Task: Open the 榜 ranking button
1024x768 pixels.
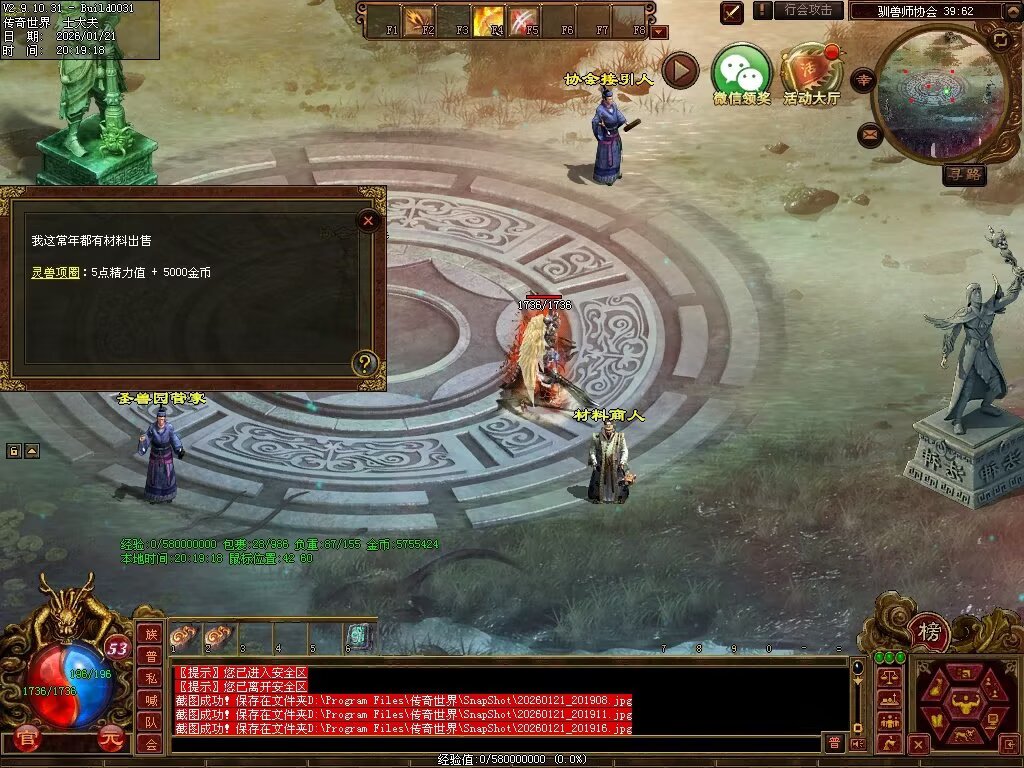Action: 930,632
